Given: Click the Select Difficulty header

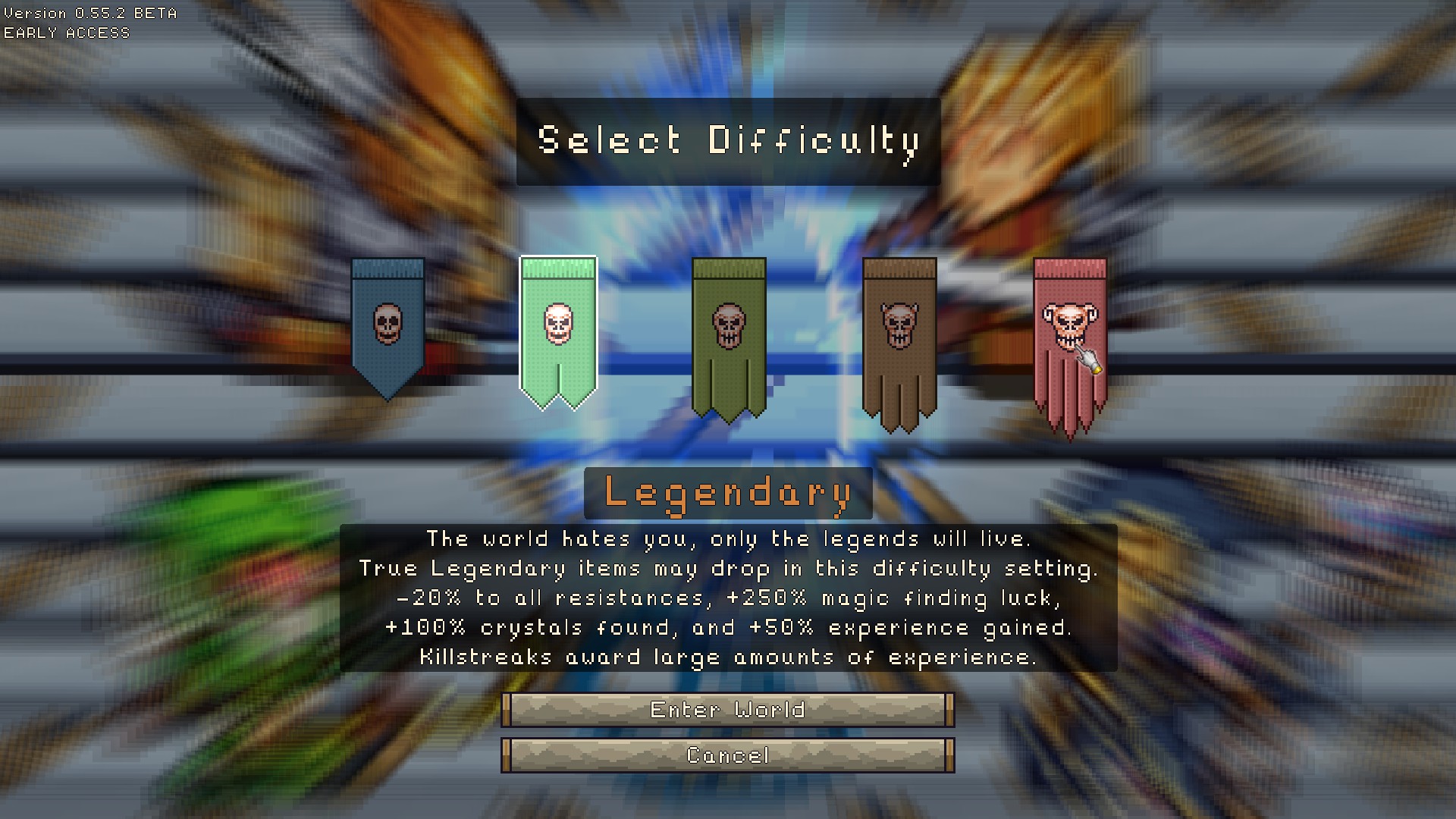Looking at the screenshot, I should click(727, 140).
